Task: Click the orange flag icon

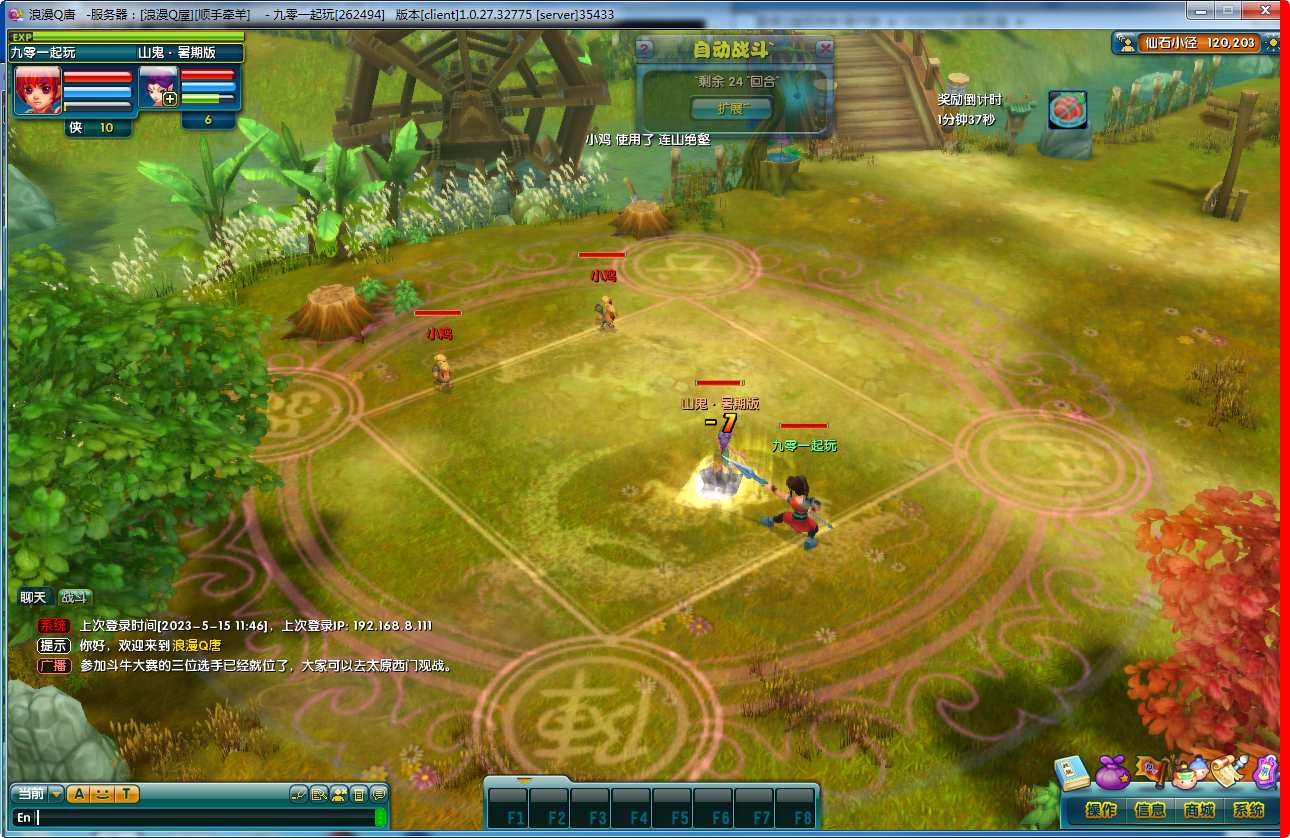Action: pyautogui.click(x=1152, y=771)
